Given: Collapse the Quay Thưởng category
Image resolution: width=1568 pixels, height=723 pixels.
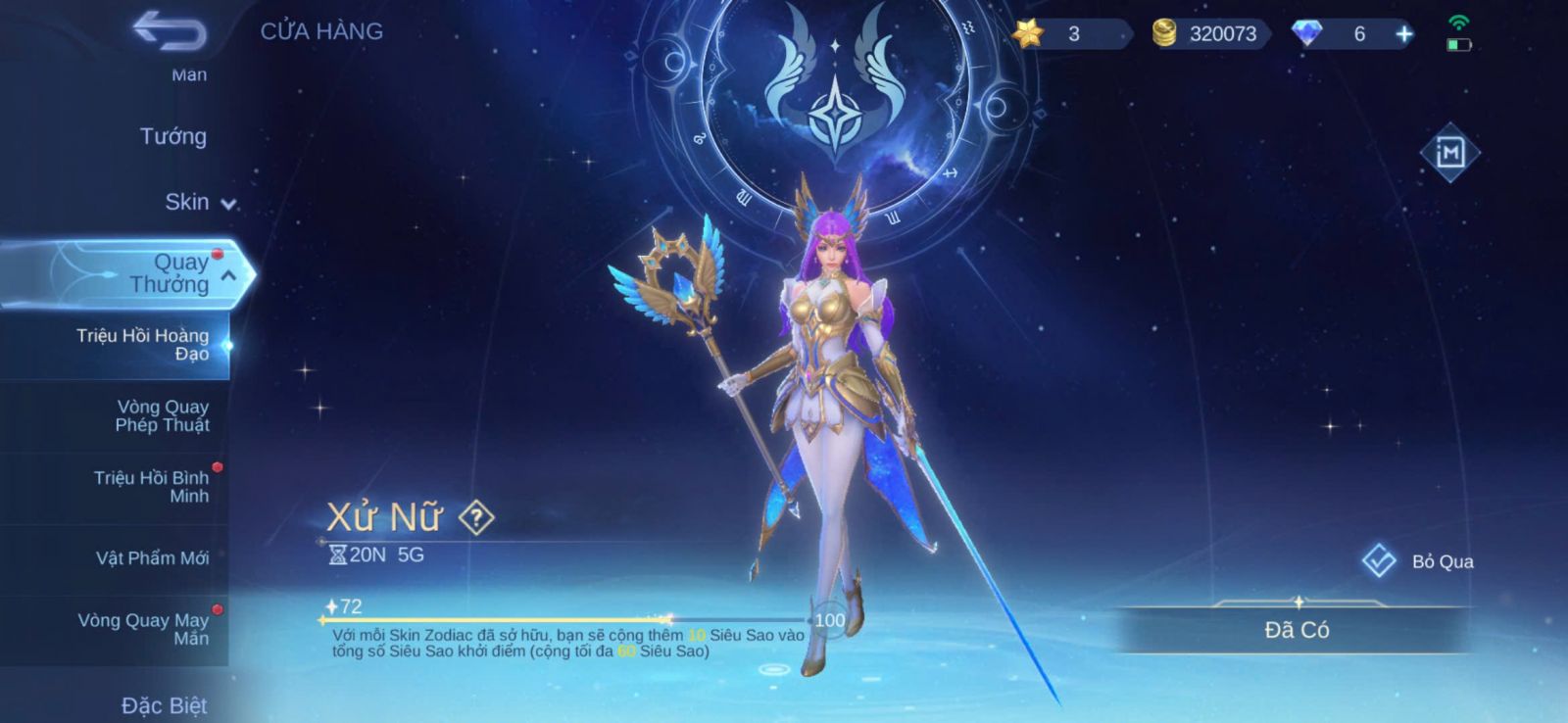Looking at the screenshot, I should coord(227,276).
